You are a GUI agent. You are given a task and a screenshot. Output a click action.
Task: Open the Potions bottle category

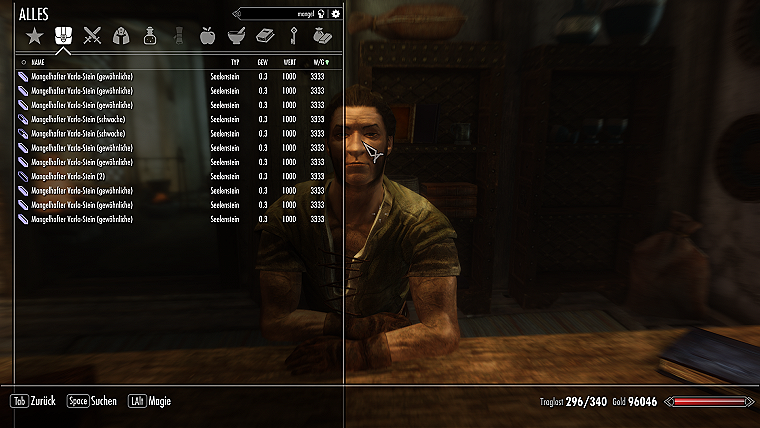(x=150, y=37)
